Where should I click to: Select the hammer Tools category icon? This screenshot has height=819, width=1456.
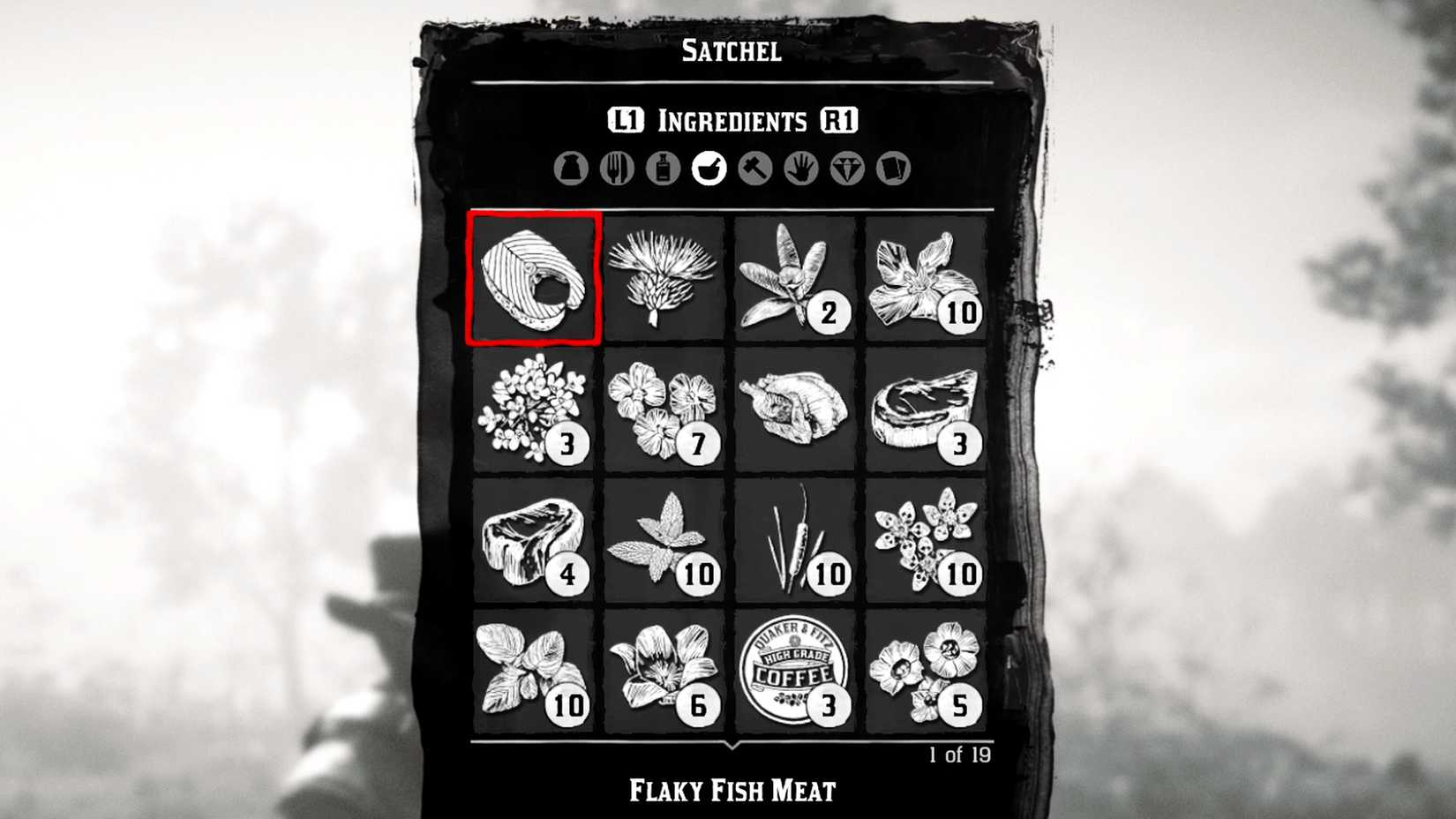click(756, 168)
